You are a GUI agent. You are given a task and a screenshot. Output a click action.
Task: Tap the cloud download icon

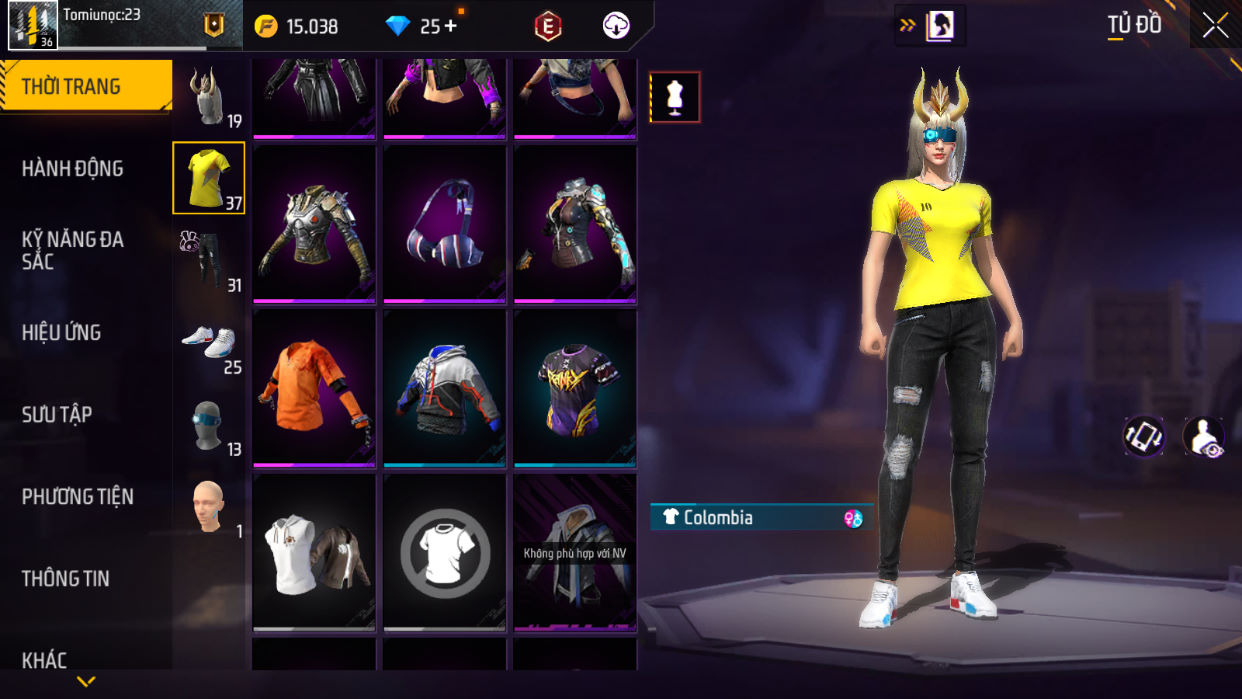616,27
